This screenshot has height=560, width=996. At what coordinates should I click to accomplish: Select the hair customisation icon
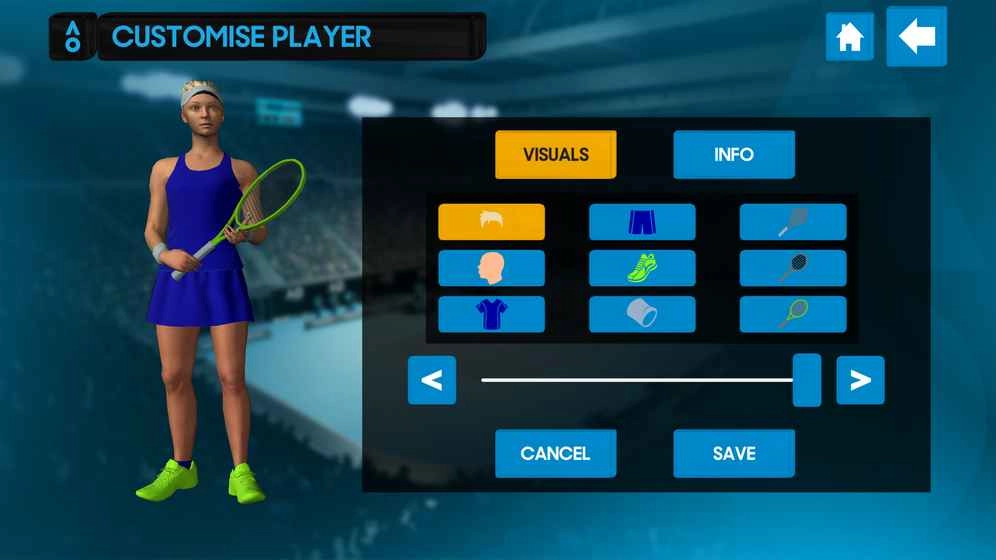[491, 222]
